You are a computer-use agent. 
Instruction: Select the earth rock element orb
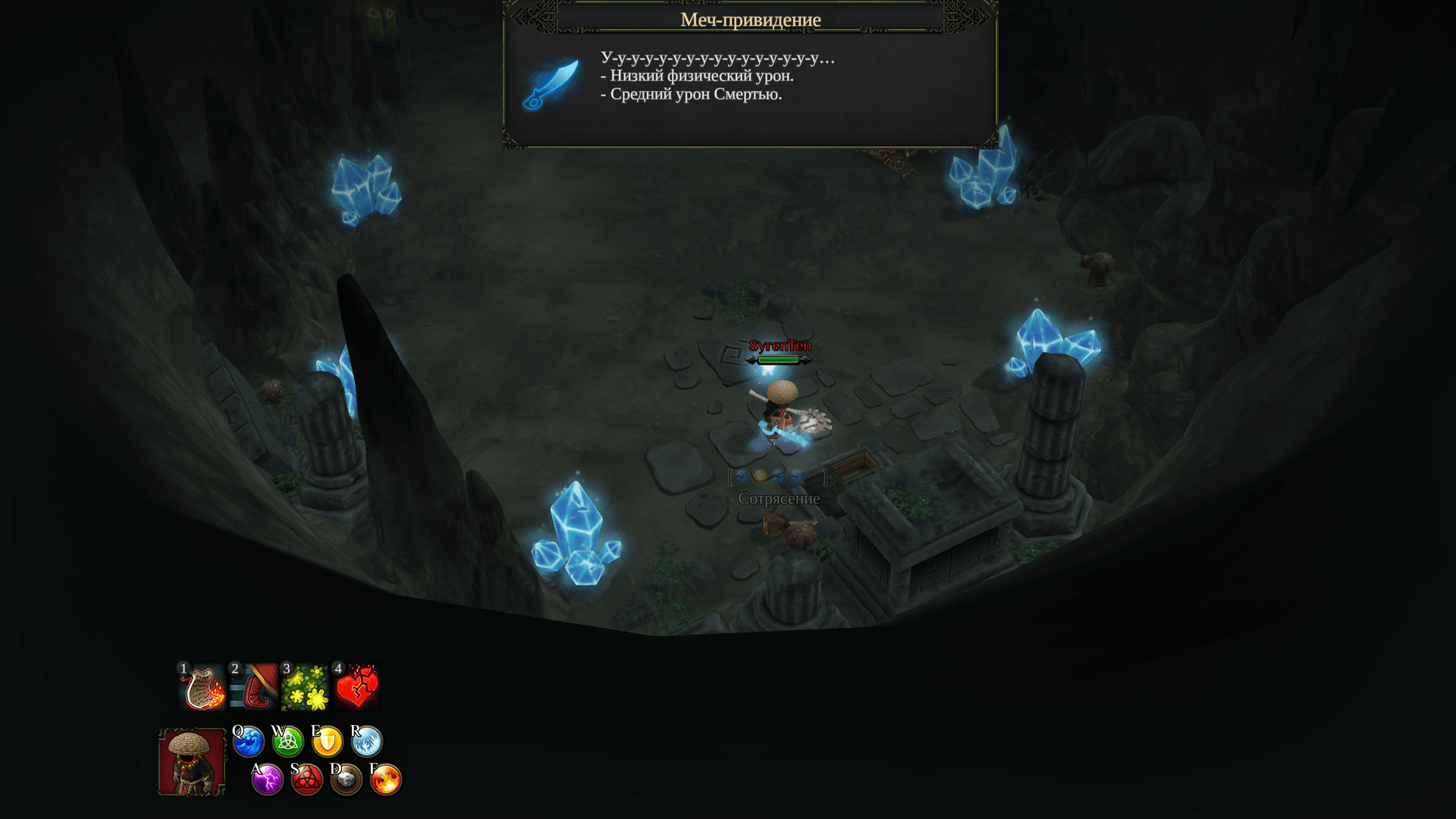347,780
